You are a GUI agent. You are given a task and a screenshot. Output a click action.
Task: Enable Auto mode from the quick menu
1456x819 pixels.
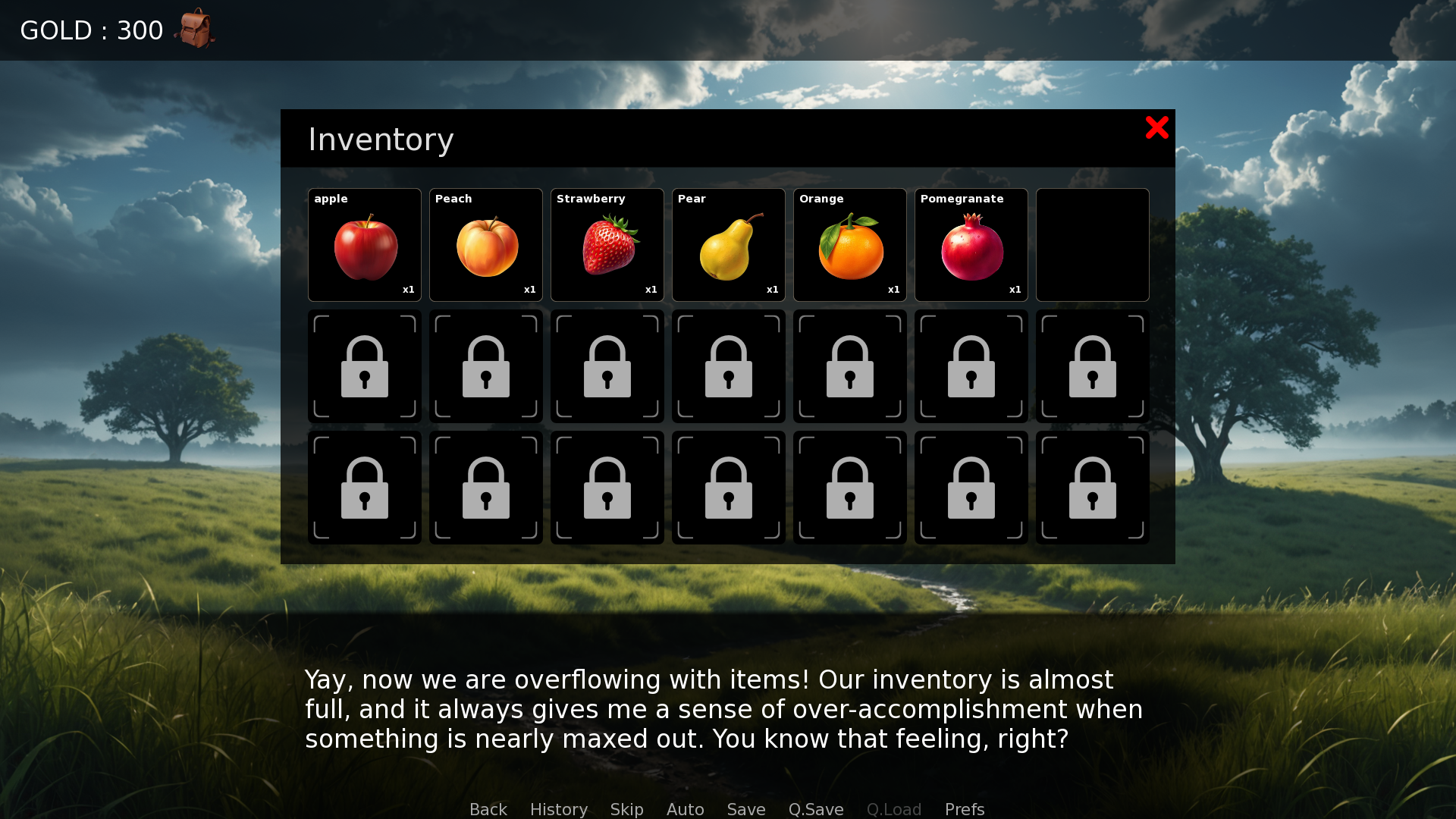pyautogui.click(x=685, y=809)
